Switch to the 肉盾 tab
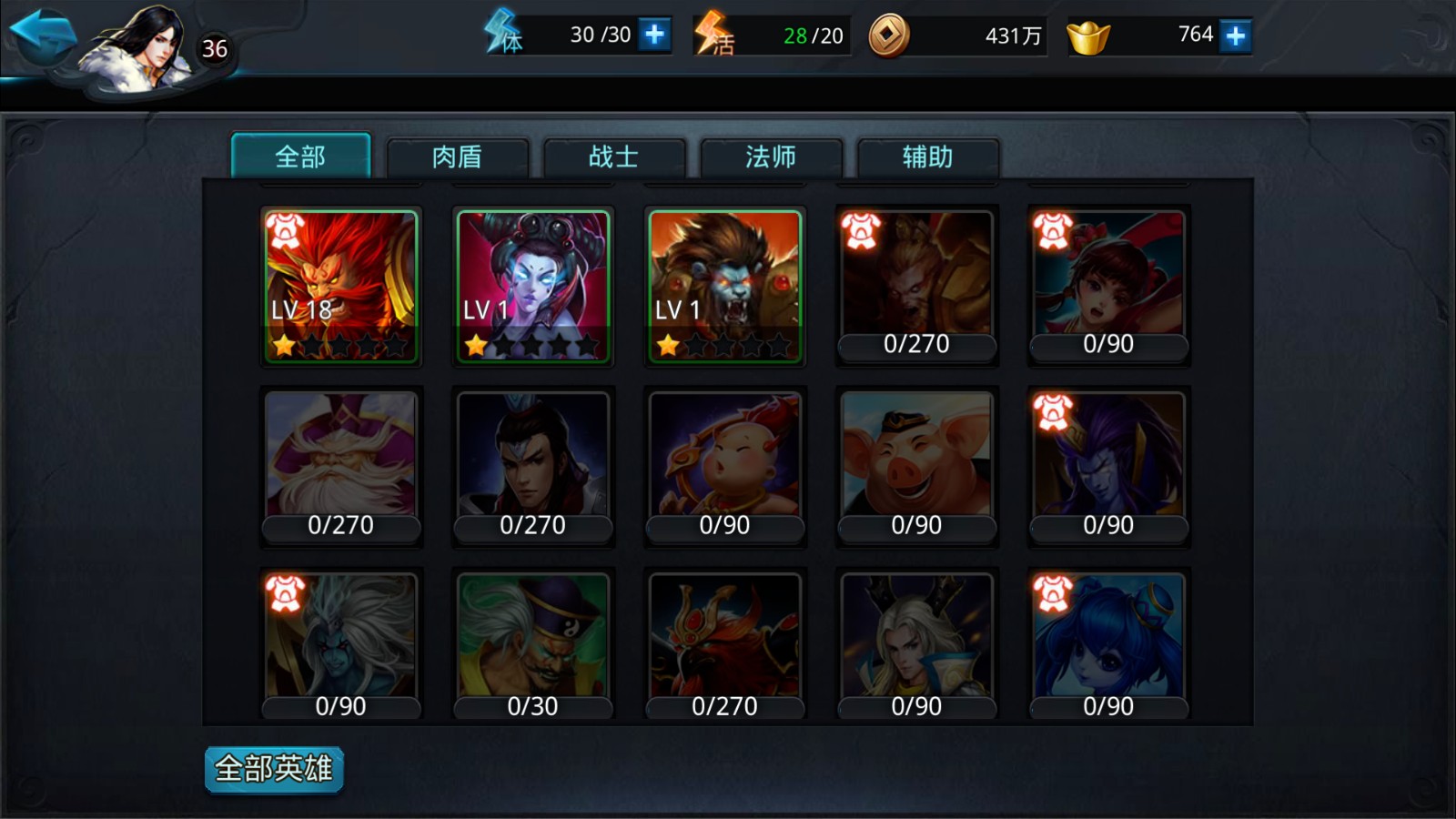This screenshot has width=1456, height=819. 457,157
